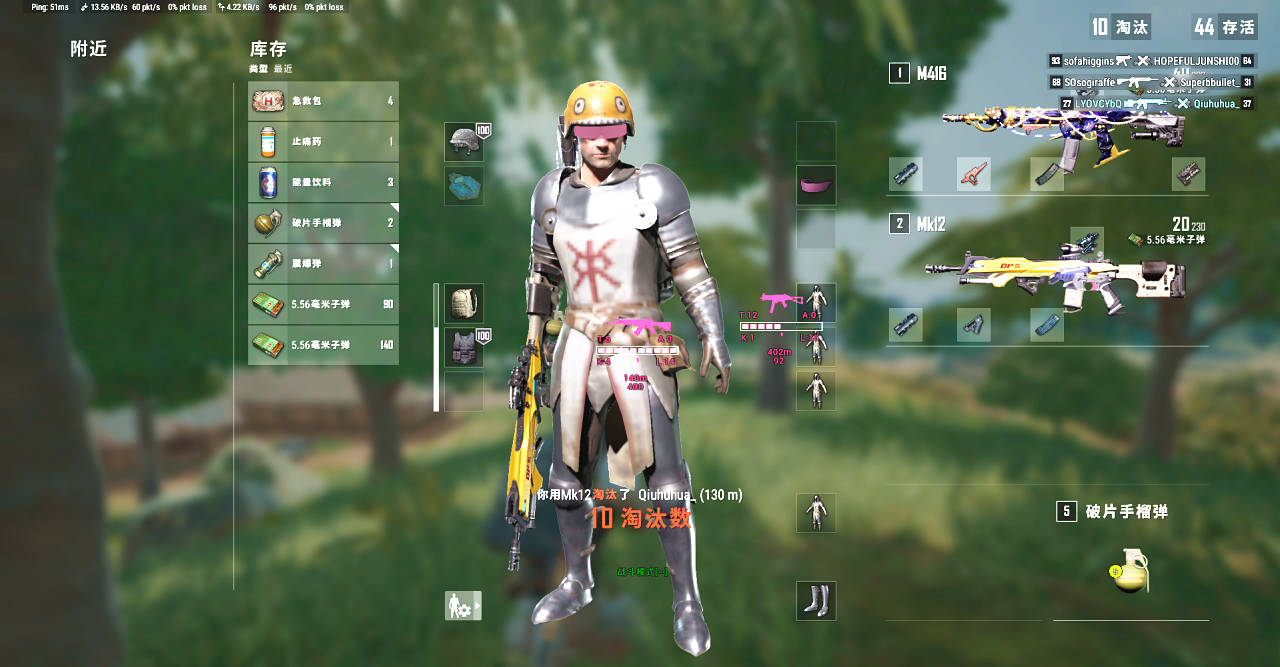The height and width of the screenshot is (667, 1280).
Task: Pick the 能量饮料 energy drink row
Action: coord(323,183)
